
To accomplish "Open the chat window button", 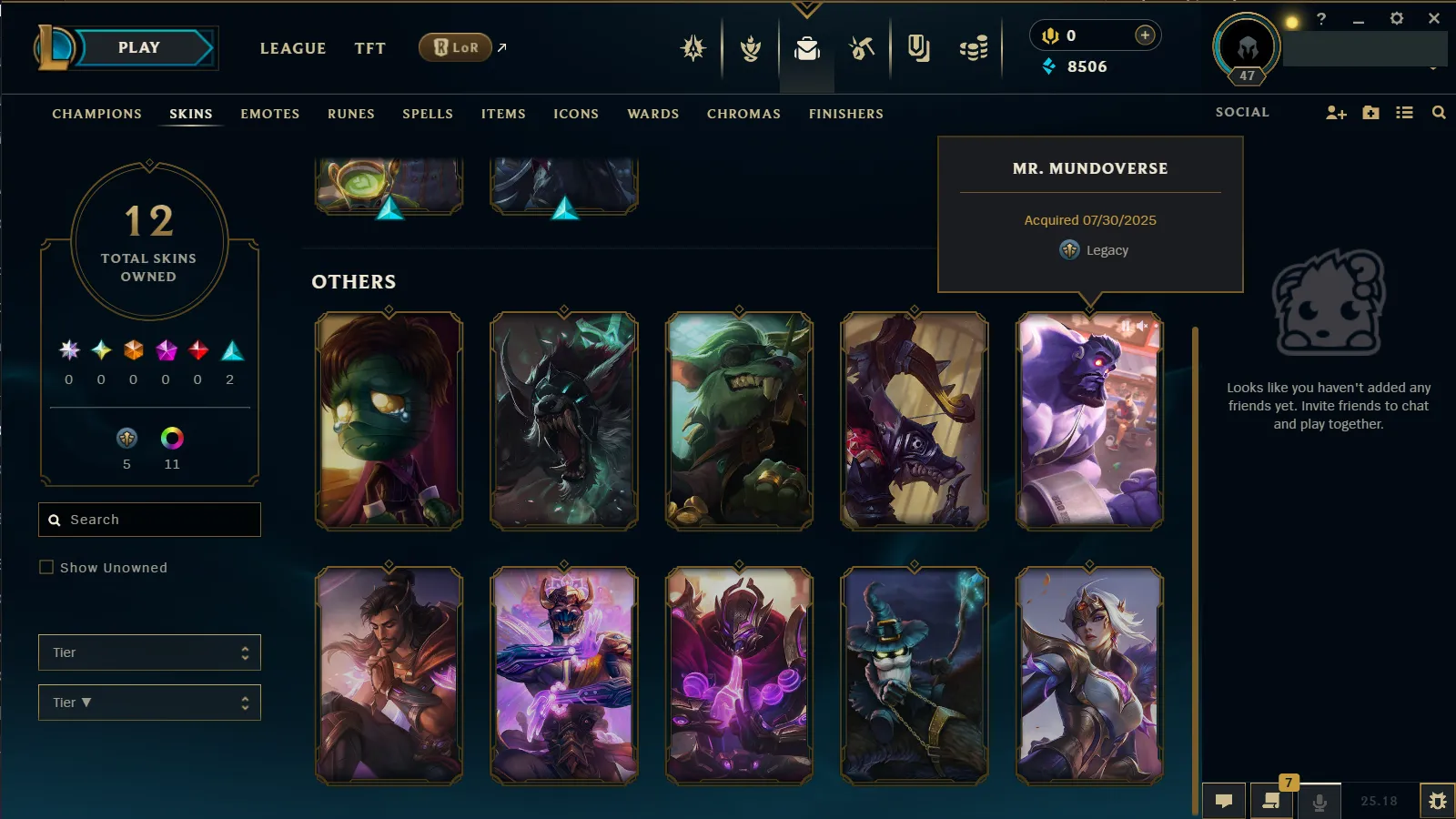I will (1224, 801).
